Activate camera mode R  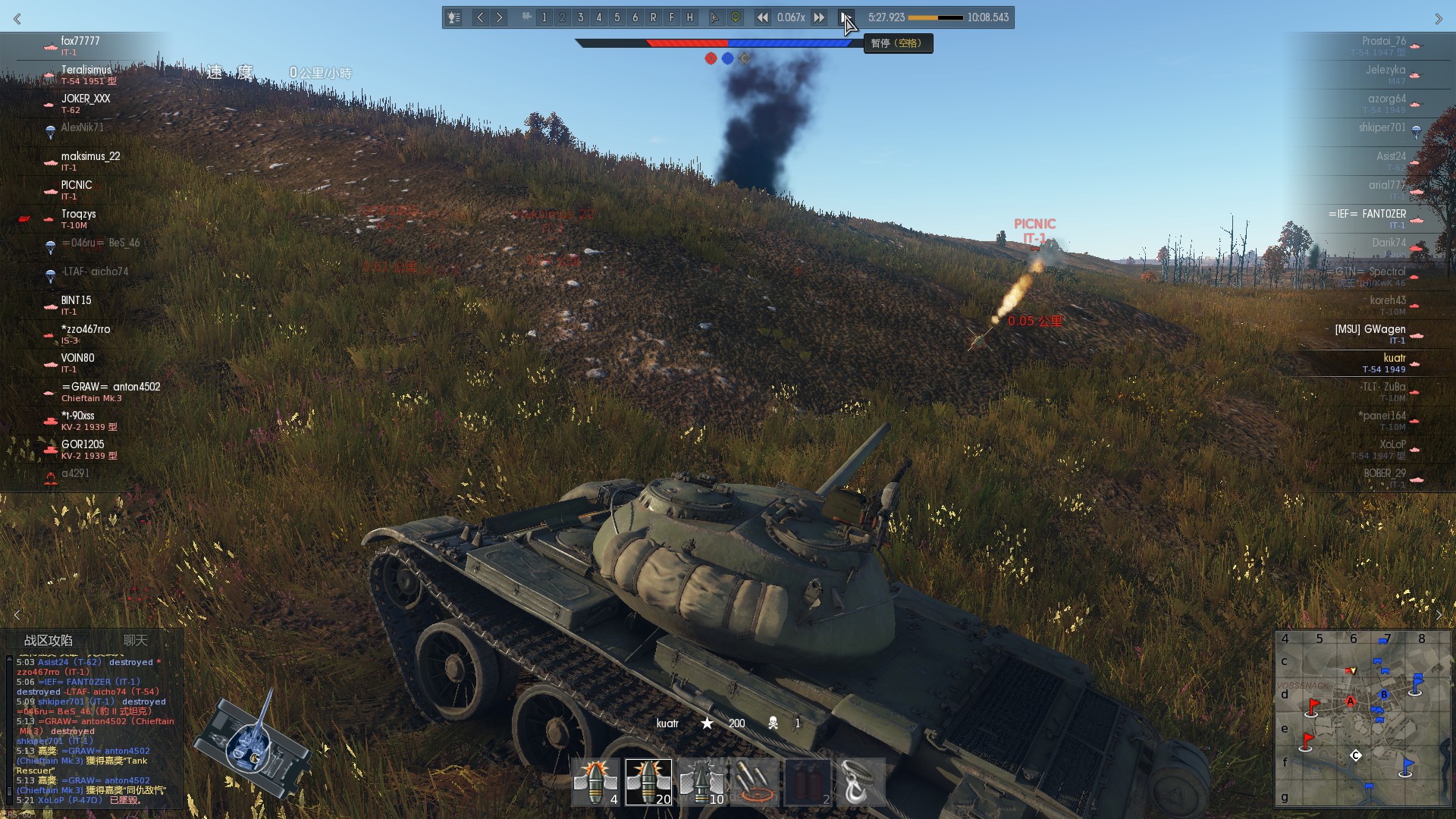click(653, 17)
